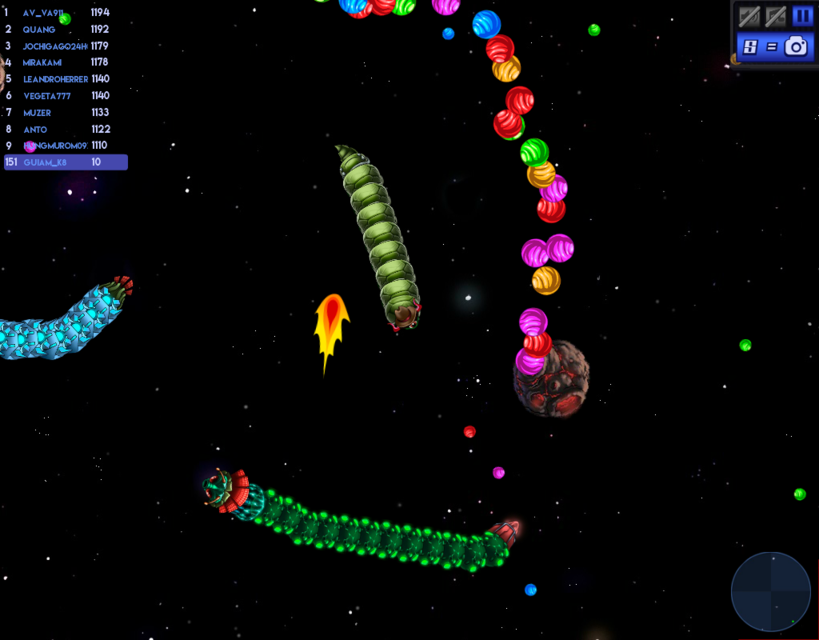Click the circular minimap radar
Viewport: 819px width, 640px height.
pos(770,592)
